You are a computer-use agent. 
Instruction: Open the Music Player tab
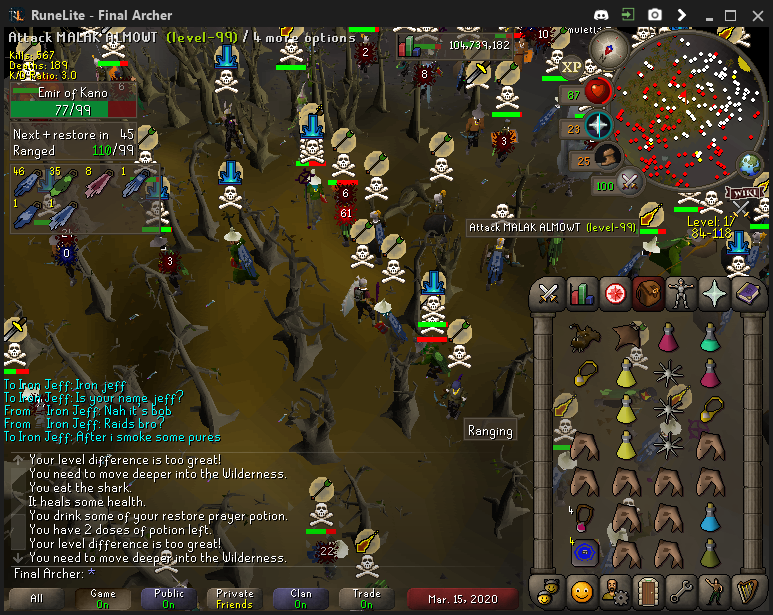click(748, 587)
